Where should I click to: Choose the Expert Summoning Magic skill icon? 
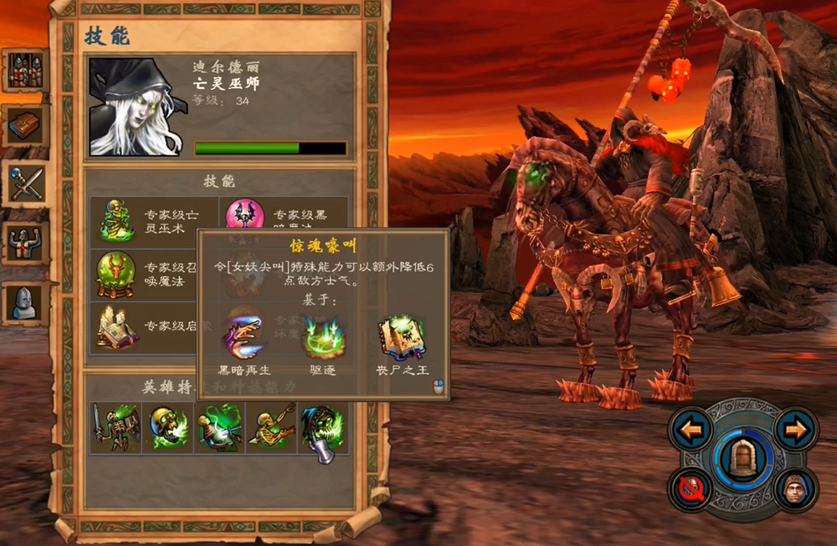click(x=116, y=273)
